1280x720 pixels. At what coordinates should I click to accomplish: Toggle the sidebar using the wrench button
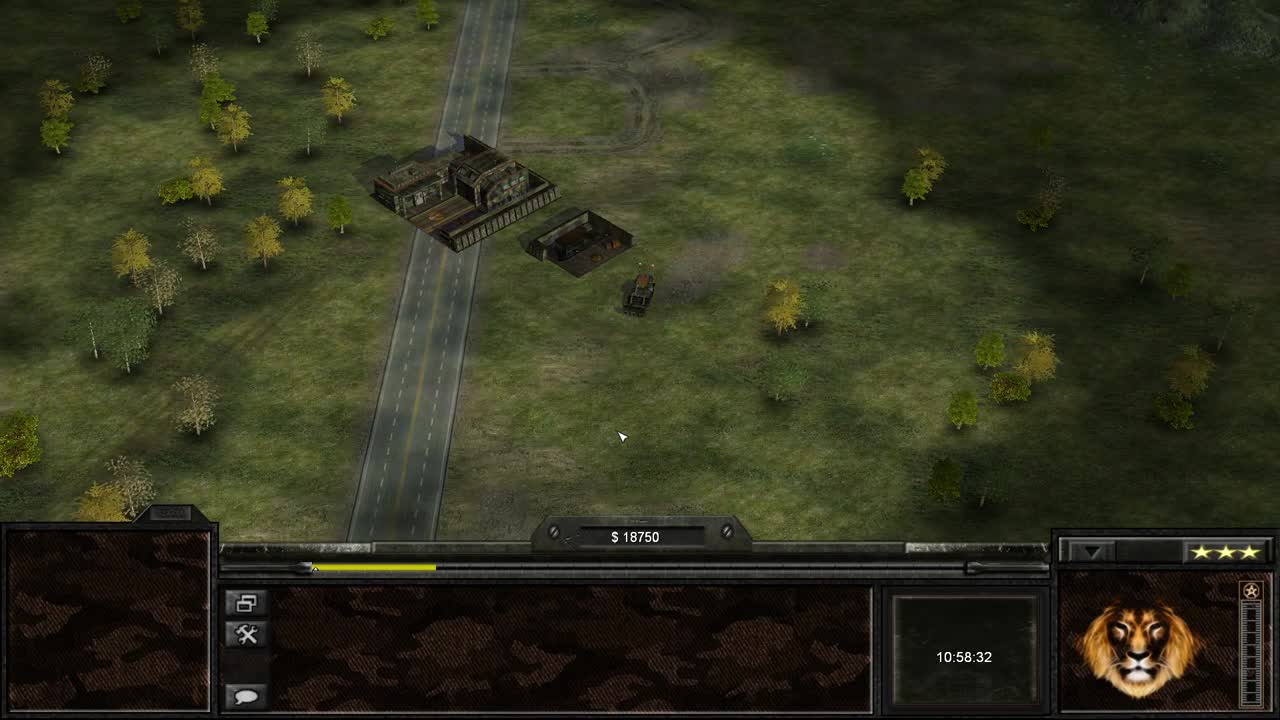pos(248,633)
